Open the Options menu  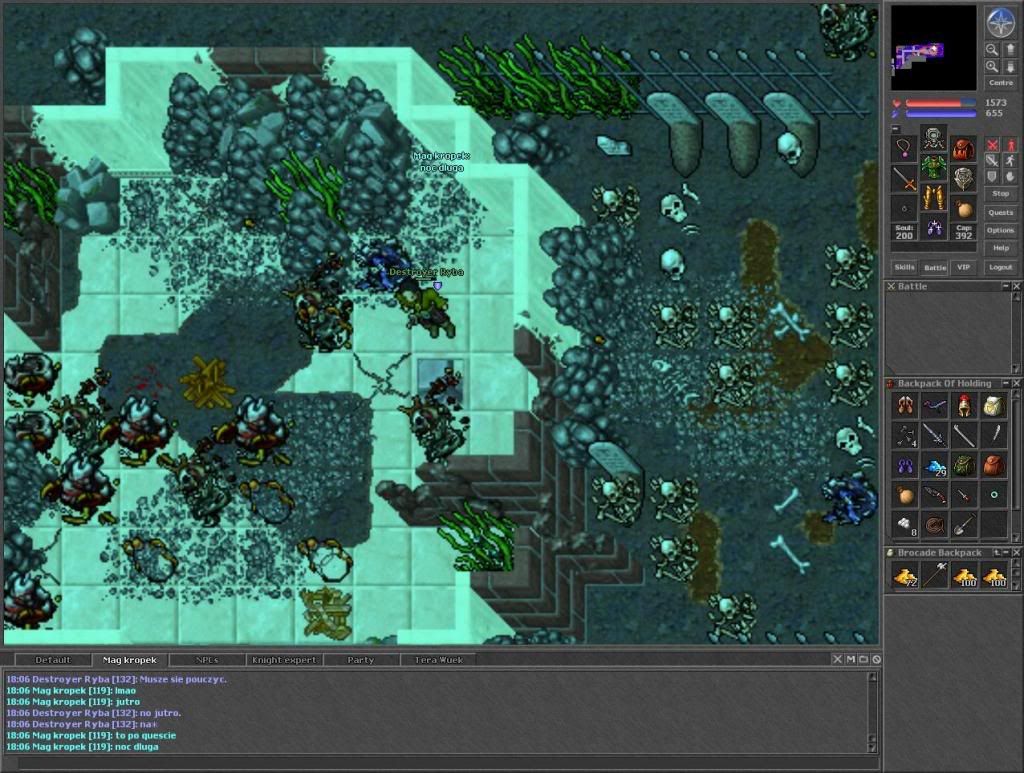point(1000,230)
